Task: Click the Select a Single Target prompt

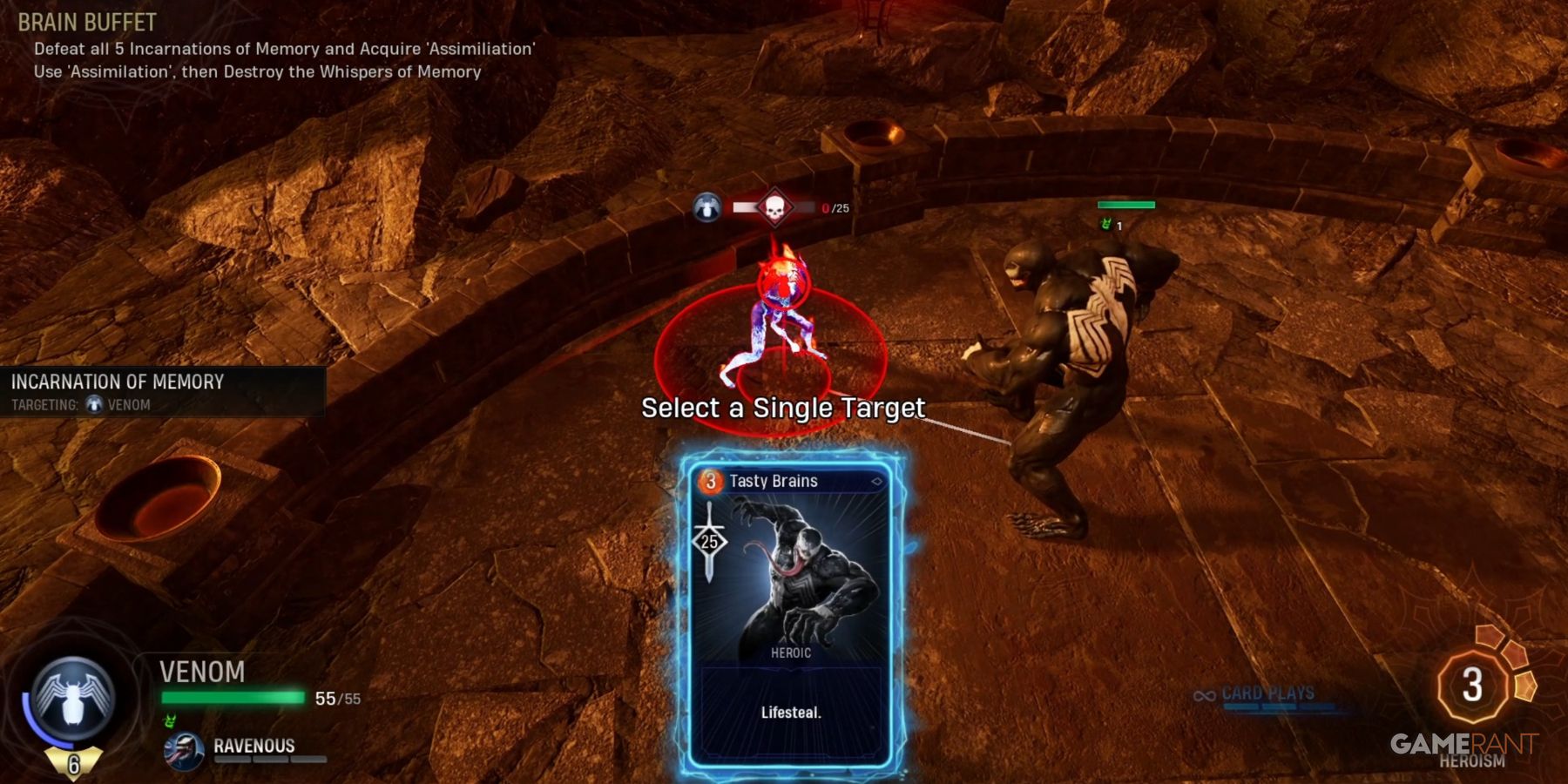Action: 783,407
